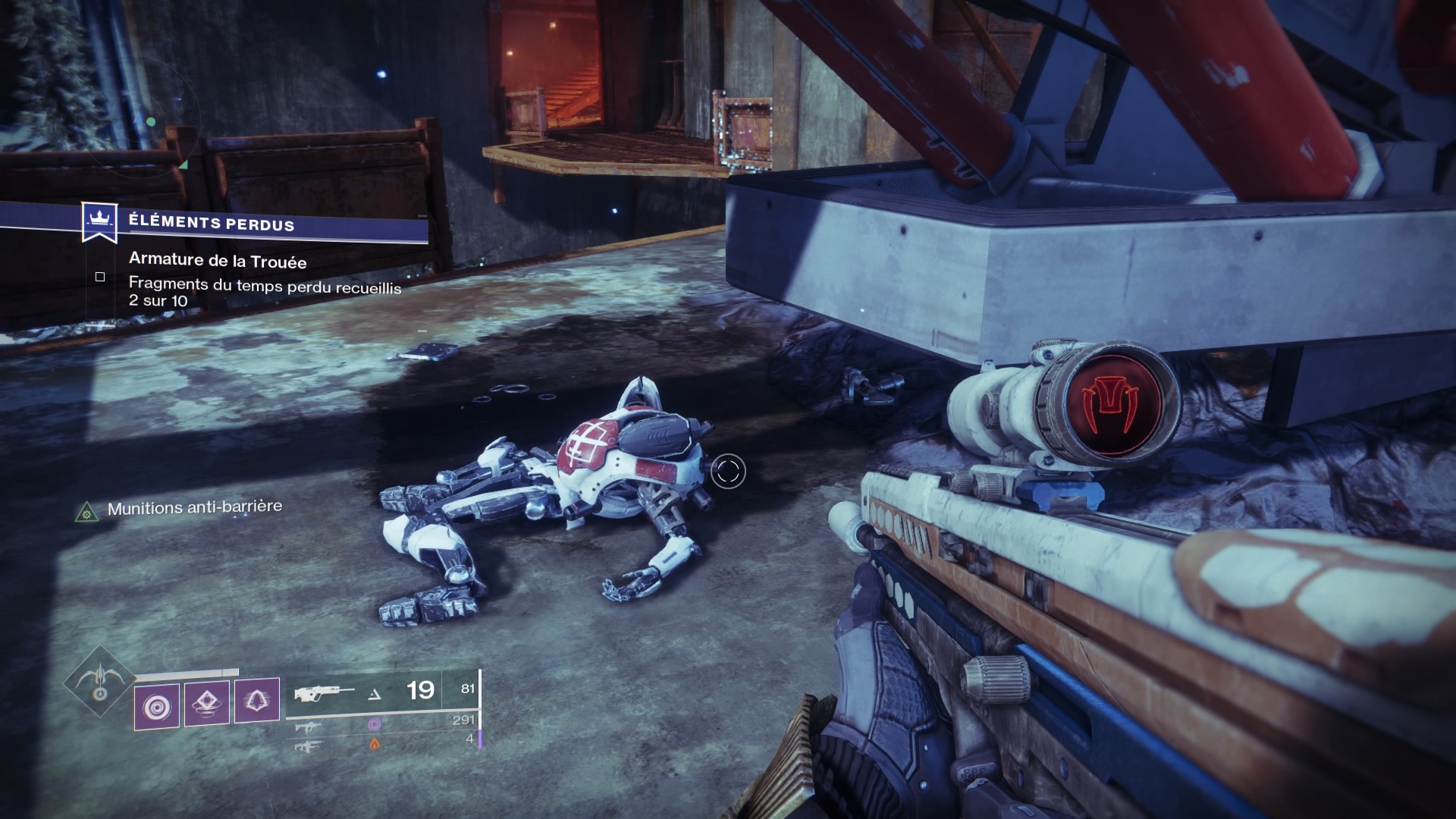The width and height of the screenshot is (1456, 819).
Task: Activate the bow super ability diamond
Action: coord(99,682)
